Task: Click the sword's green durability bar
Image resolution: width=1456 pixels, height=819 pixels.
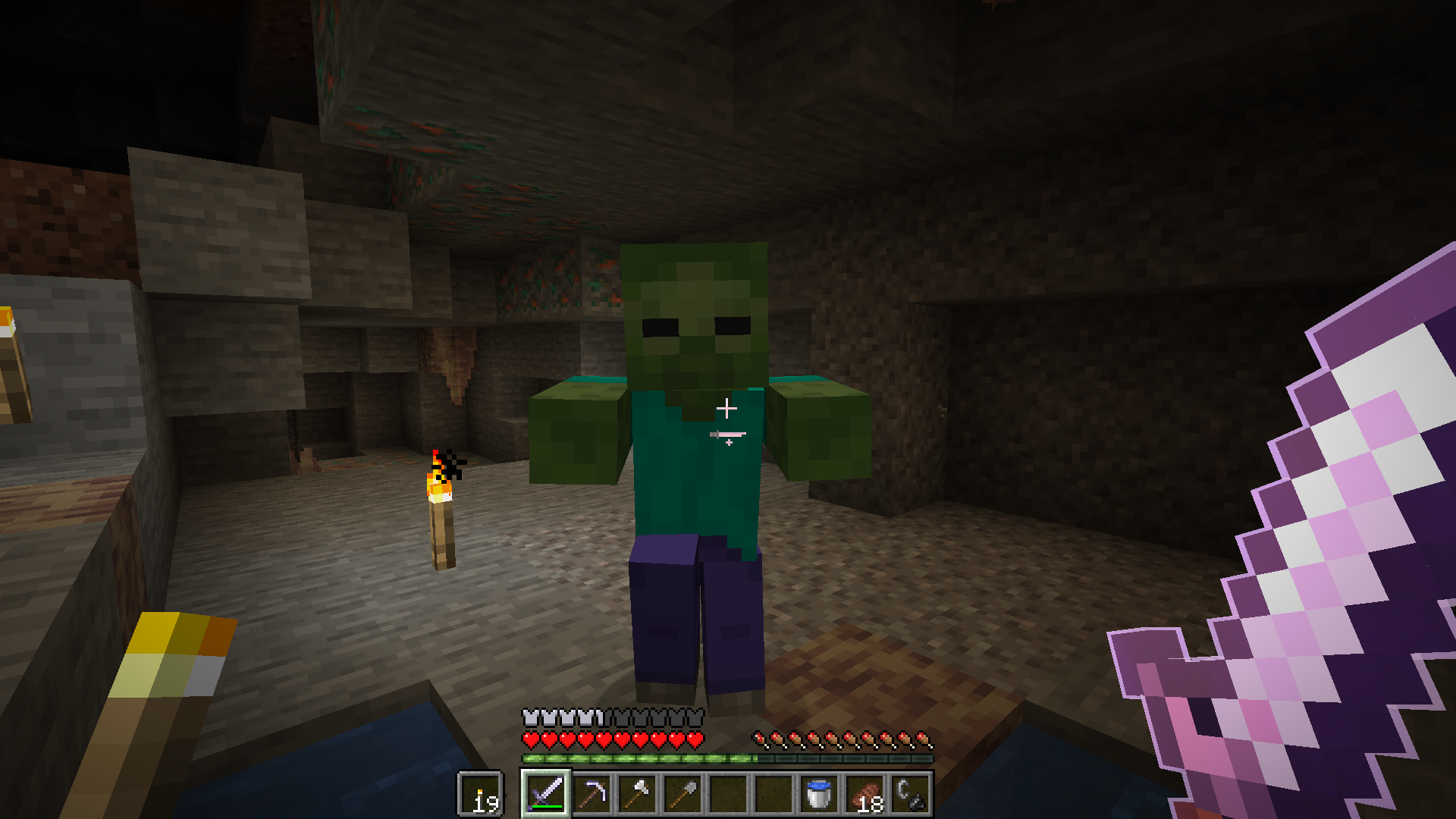Action: coord(547,807)
